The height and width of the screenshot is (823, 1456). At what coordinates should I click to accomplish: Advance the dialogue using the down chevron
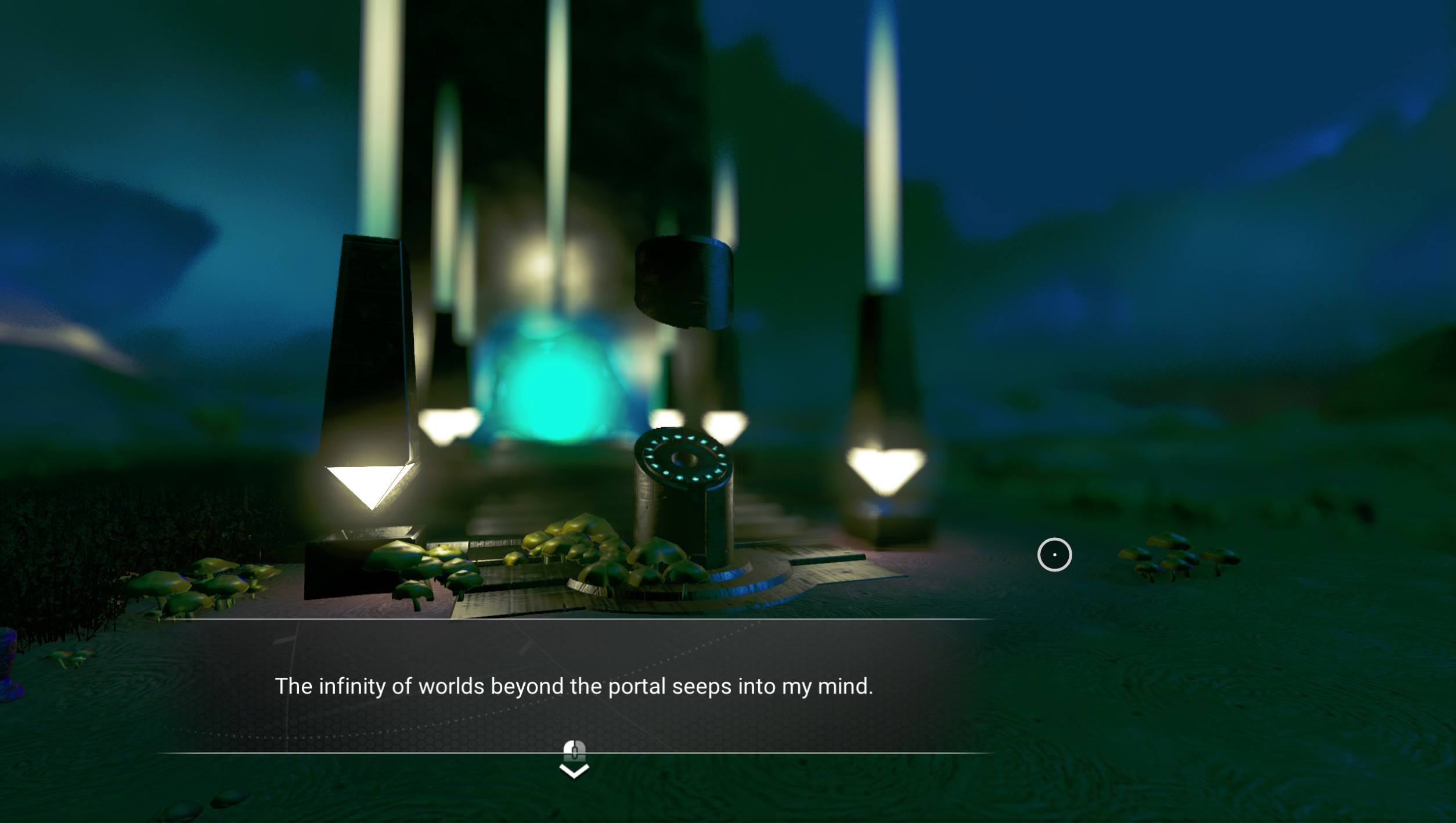[574, 770]
